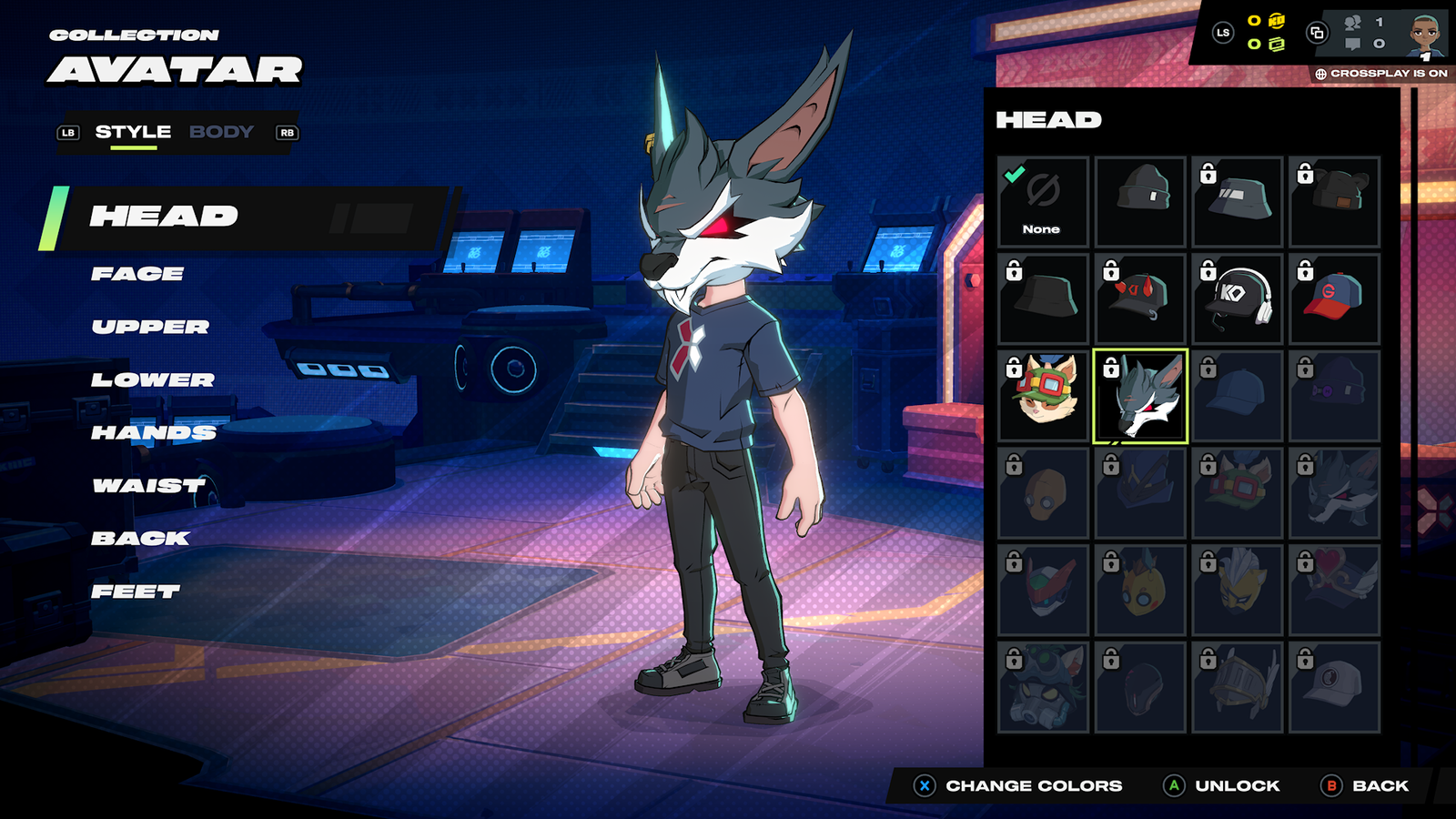
Task: Select the Style tab
Action: coord(133,132)
